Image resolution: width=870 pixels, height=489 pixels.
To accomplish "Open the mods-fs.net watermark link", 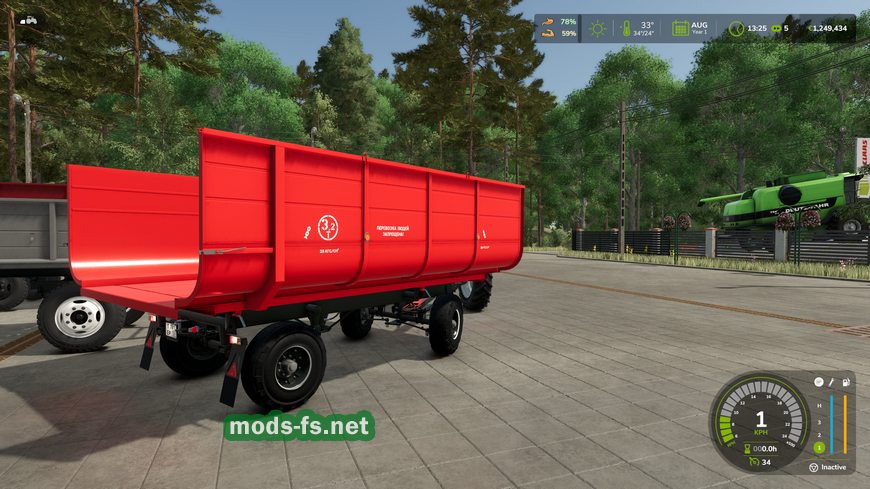I will tap(298, 427).
